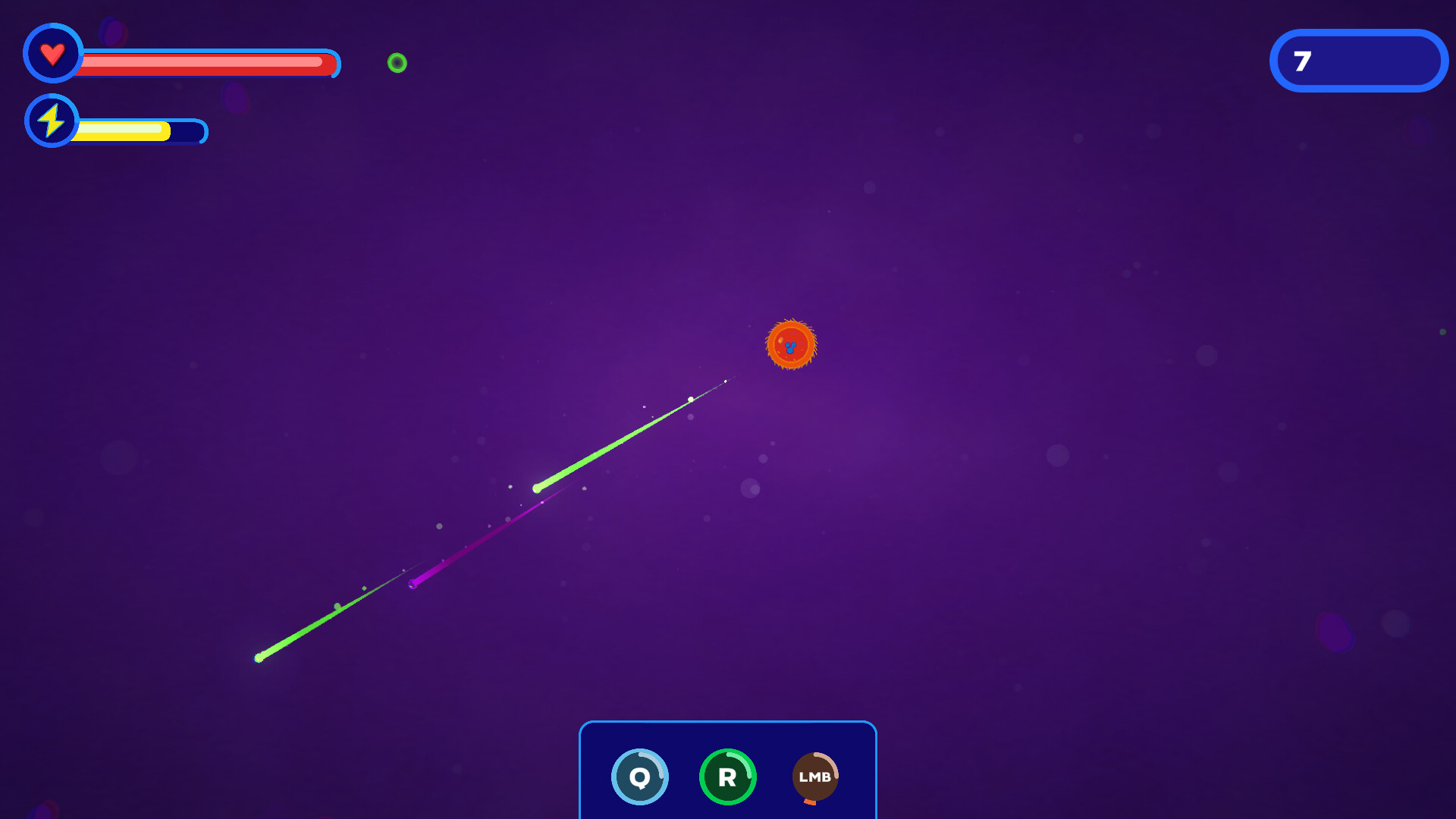The height and width of the screenshot is (819, 1456).
Task: Click the small green ring pickup
Action: [x=396, y=61]
